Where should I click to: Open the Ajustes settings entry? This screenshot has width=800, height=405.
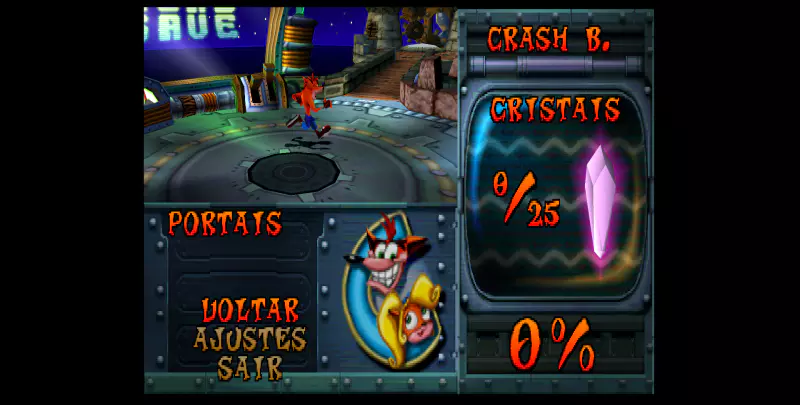pos(249,338)
